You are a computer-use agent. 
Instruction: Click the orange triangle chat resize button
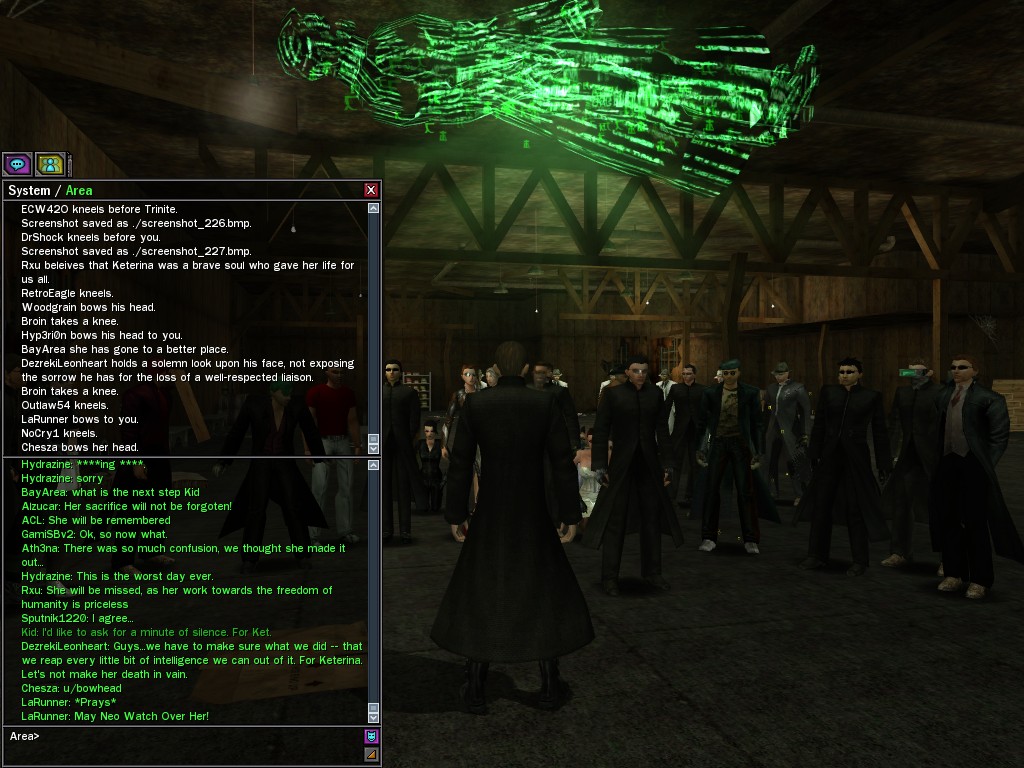[371, 754]
